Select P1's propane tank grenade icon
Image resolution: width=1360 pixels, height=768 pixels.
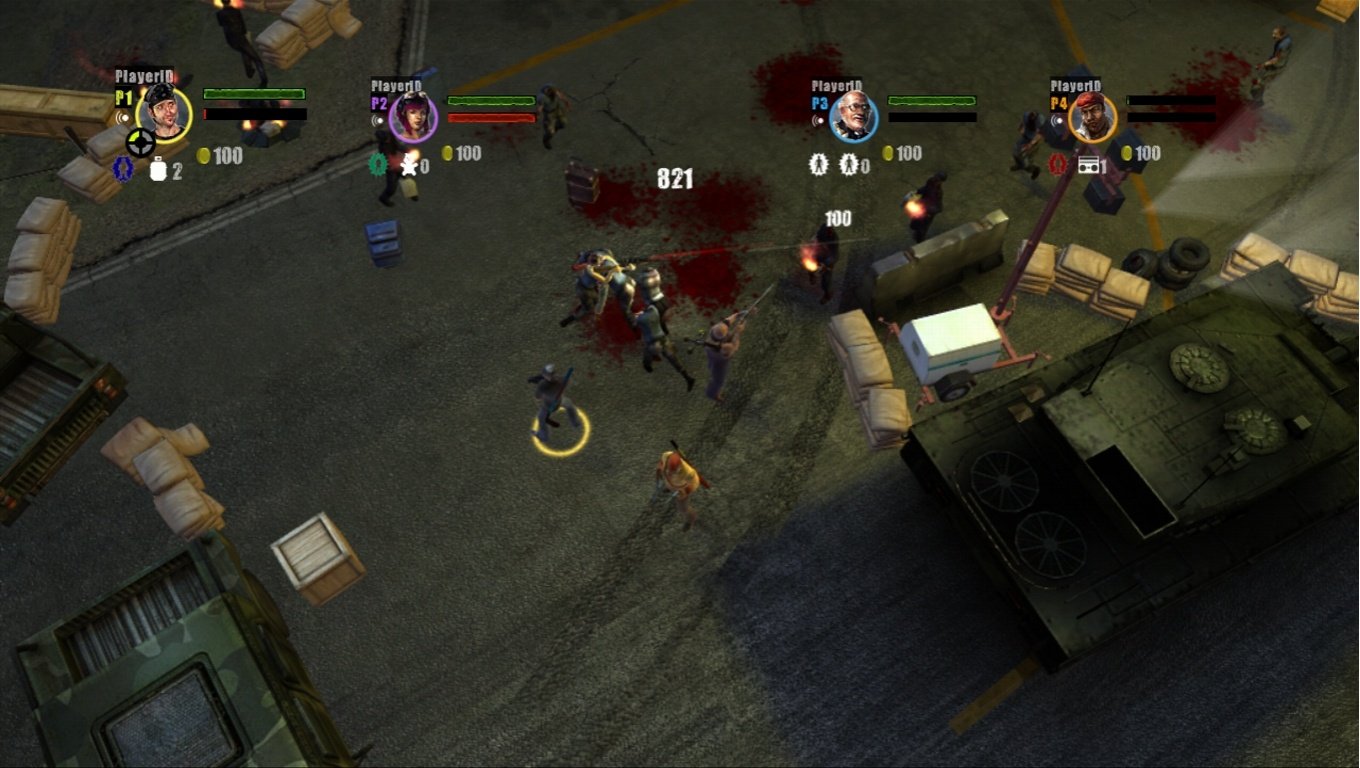click(x=159, y=167)
